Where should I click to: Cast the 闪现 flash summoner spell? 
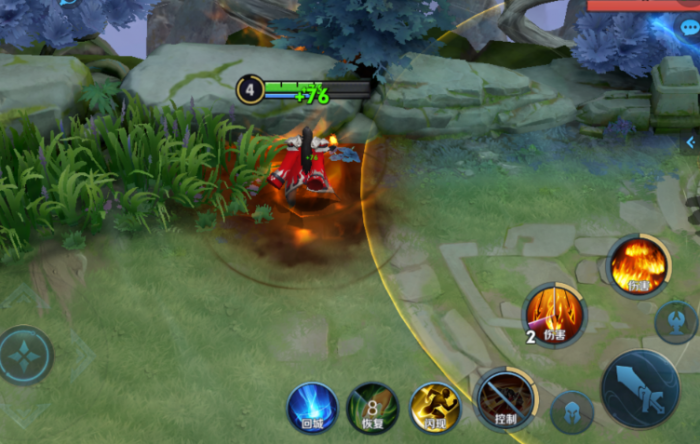(x=435, y=406)
